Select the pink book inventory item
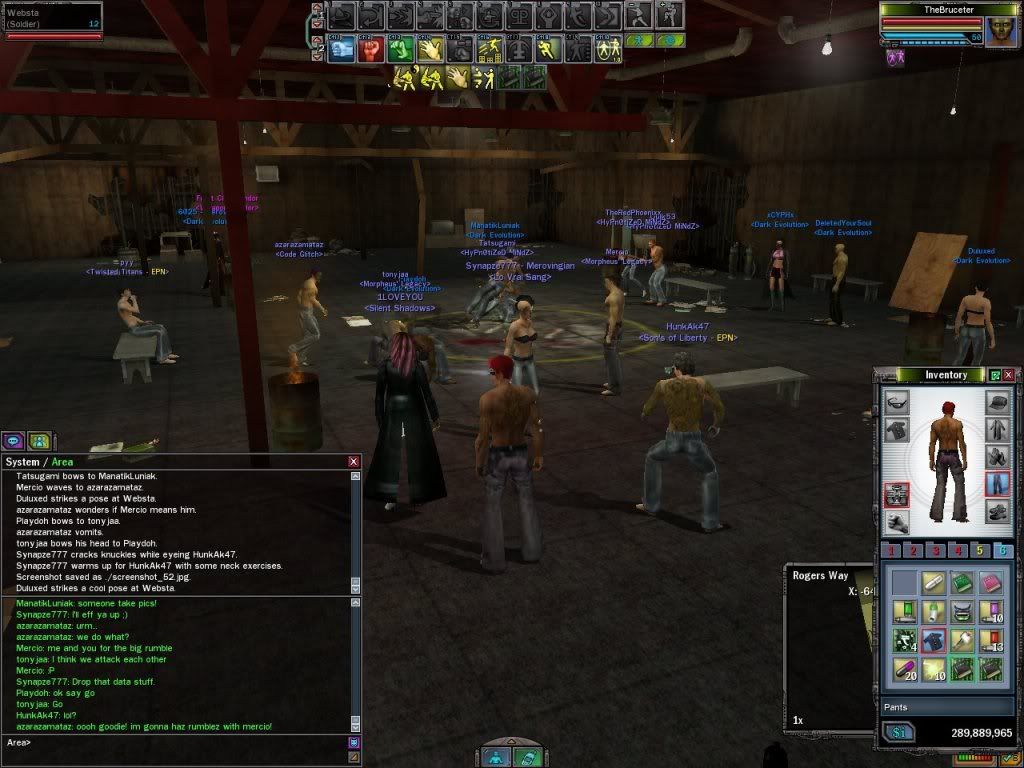This screenshot has width=1024, height=768. [991, 581]
